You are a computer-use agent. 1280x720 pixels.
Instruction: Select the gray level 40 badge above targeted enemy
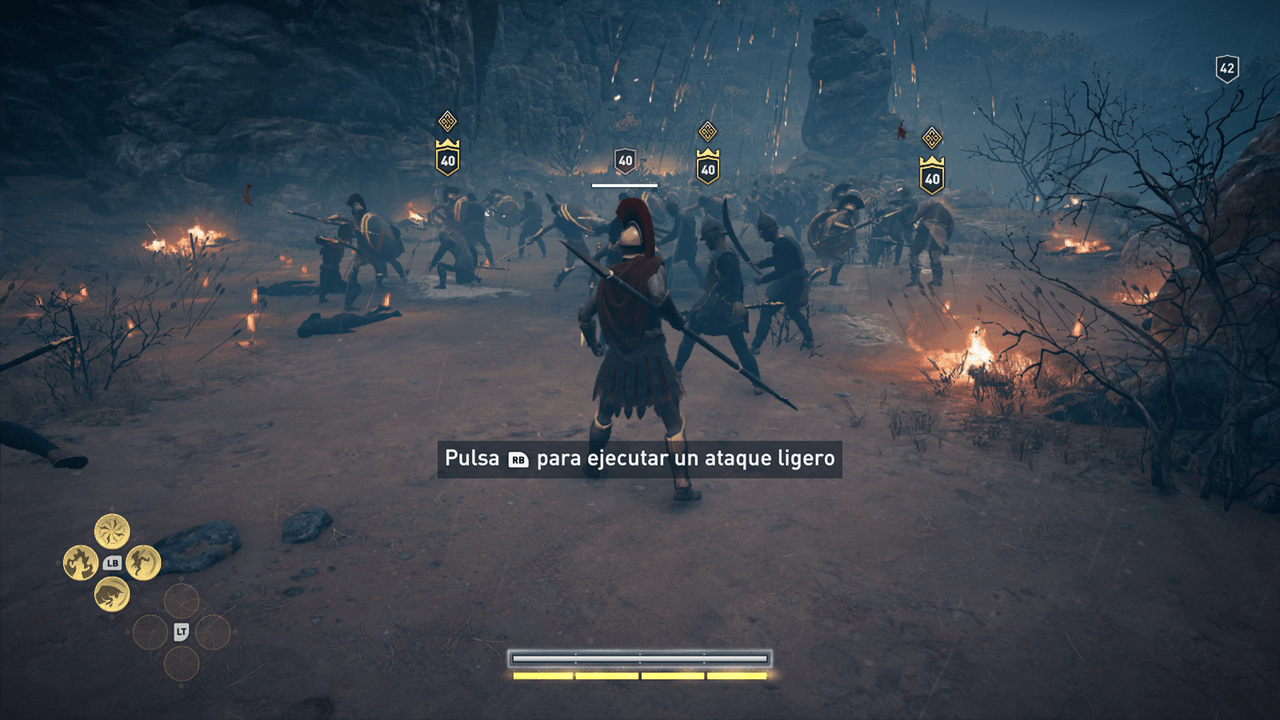(625, 160)
